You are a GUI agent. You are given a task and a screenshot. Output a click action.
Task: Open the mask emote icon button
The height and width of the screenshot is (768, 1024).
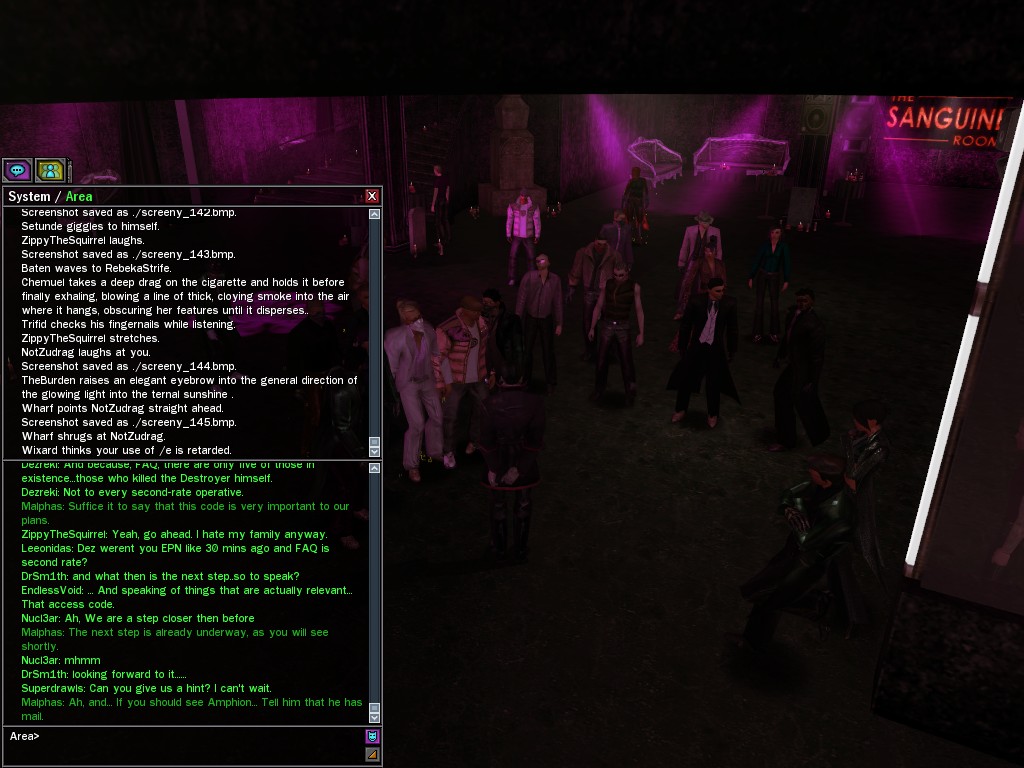(372, 737)
